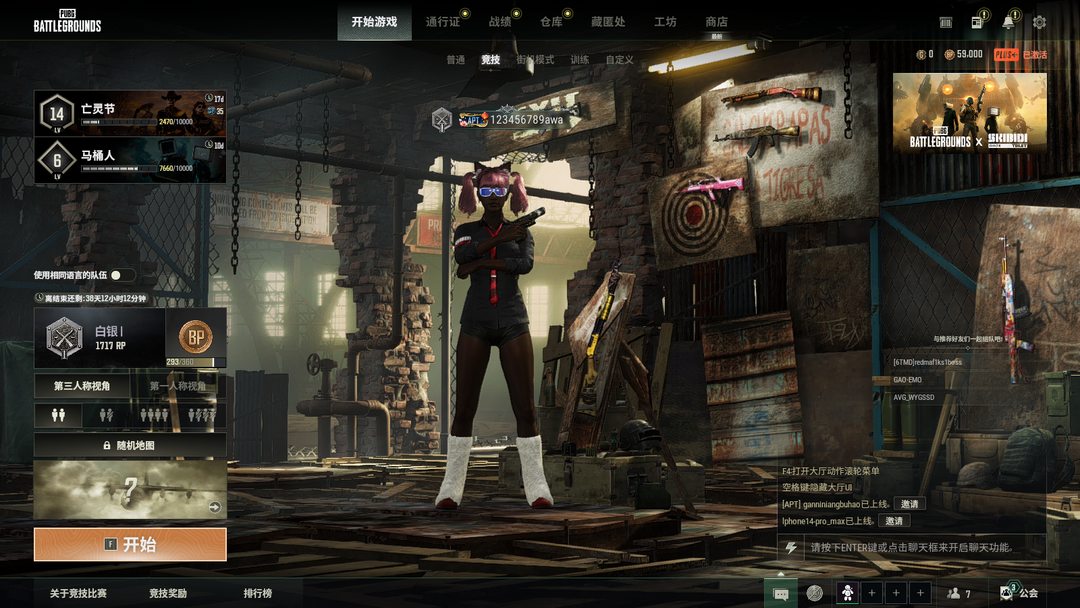This screenshot has height=608, width=1080.
Task: Click the orange 开始 start button
Action: point(130,544)
